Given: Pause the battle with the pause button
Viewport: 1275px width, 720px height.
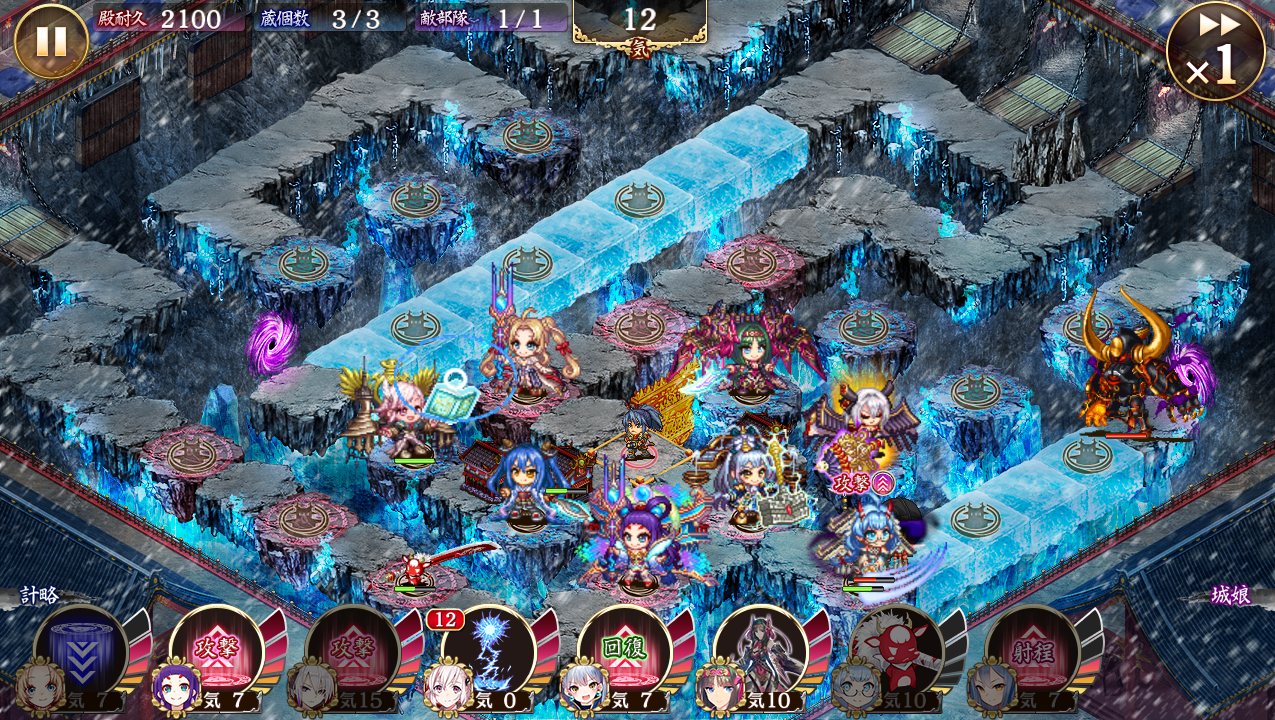Looking at the screenshot, I should [x=51, y=41].
